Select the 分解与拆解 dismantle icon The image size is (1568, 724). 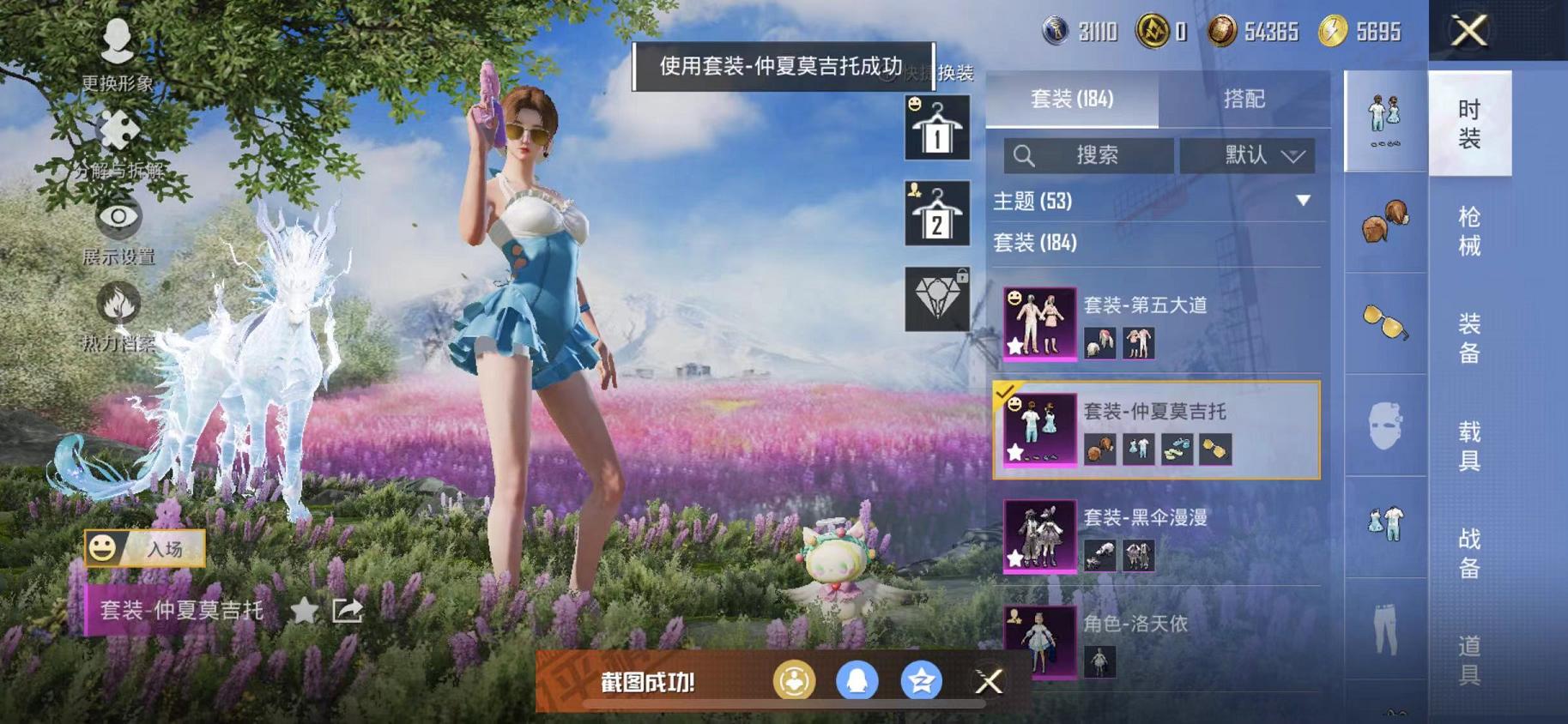[x=118, y=130]
